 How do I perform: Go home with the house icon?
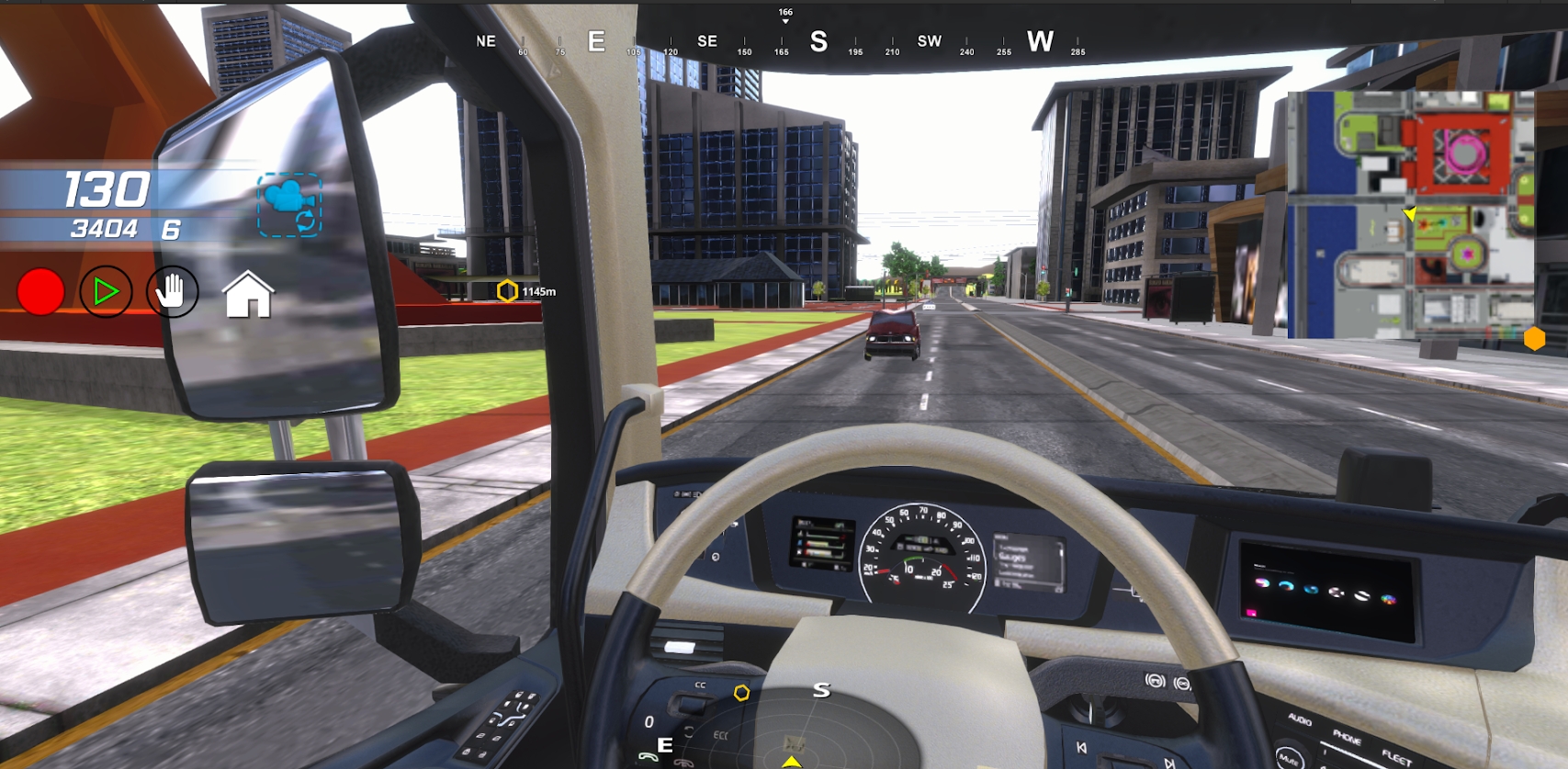(248, 295)
